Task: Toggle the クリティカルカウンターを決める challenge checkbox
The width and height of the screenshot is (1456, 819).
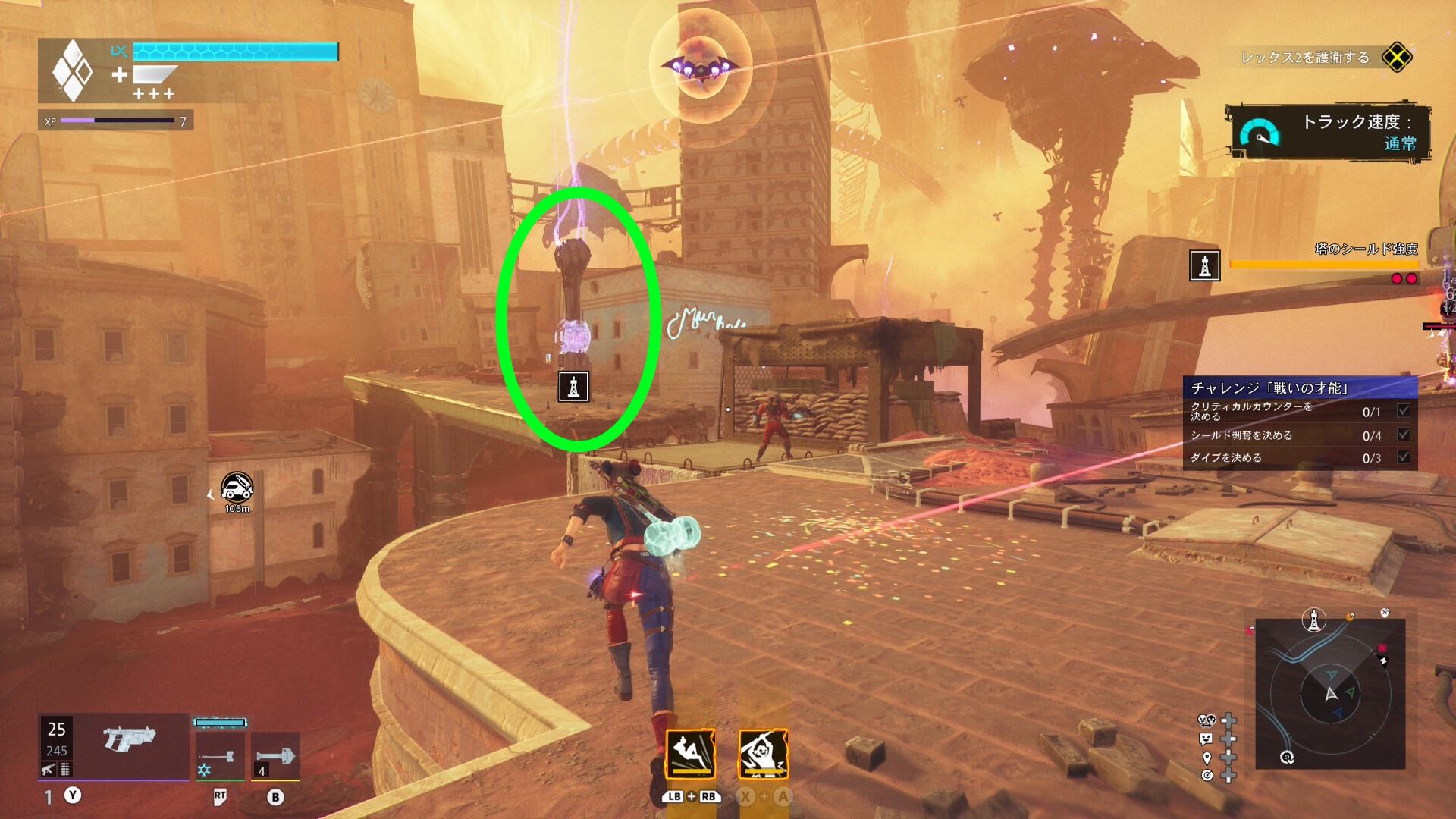Action: point(1404,411)
